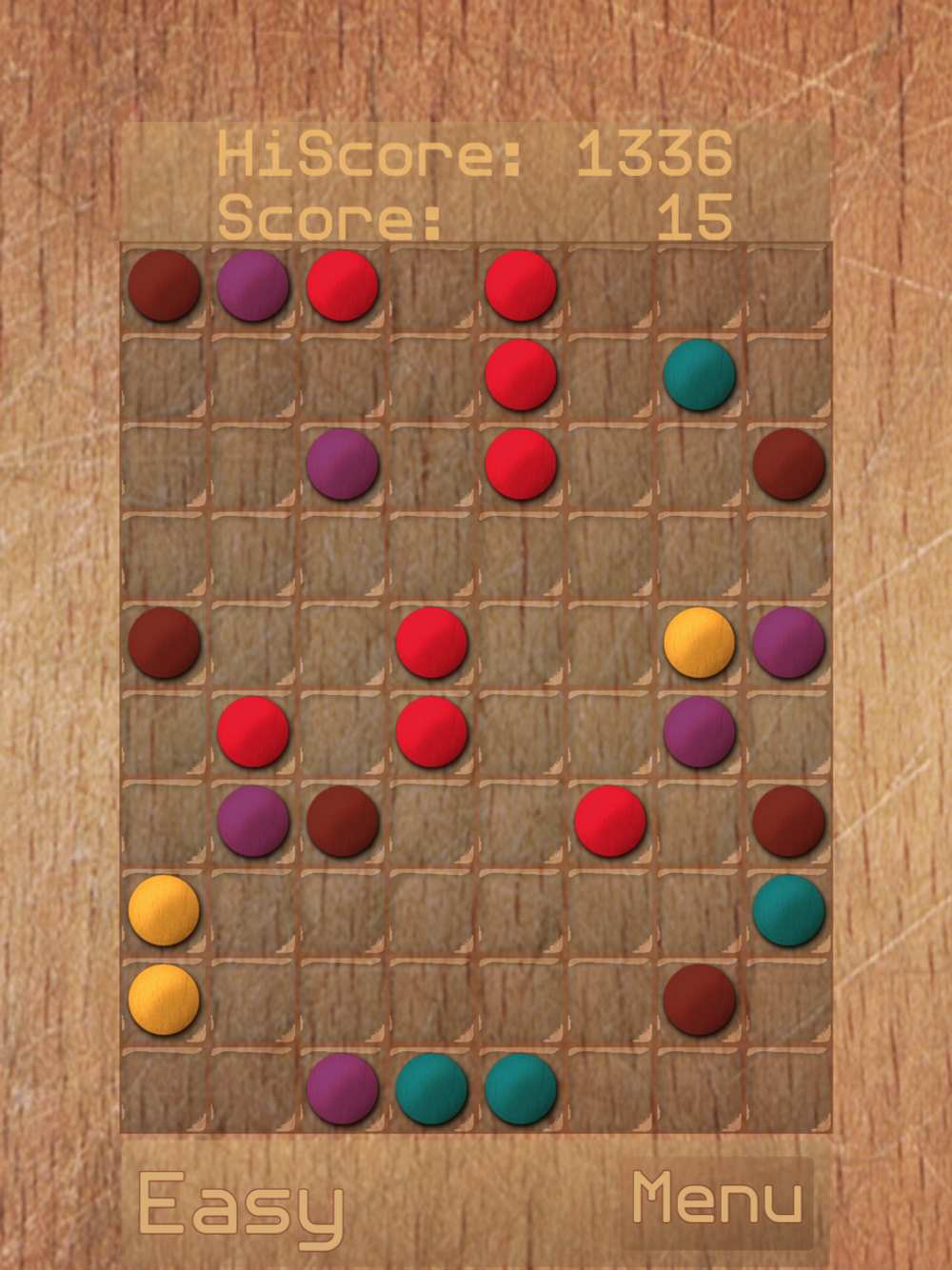Select the brown ball next to the top purple ball

[164, 286]
